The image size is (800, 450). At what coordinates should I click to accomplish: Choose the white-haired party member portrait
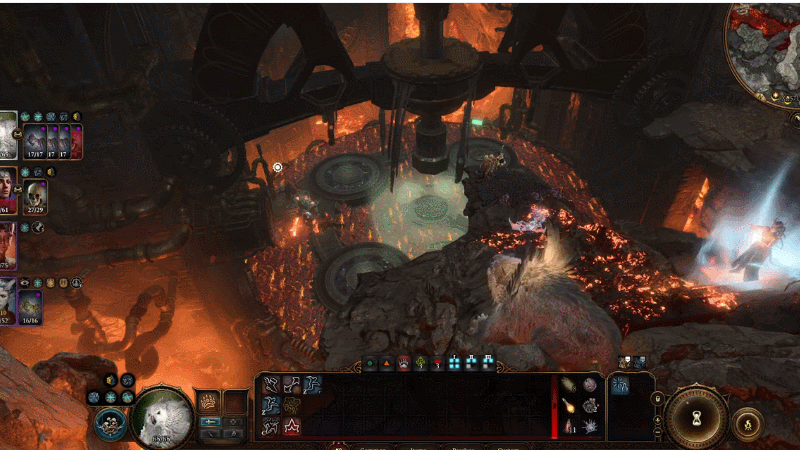(x=7, y=300)
